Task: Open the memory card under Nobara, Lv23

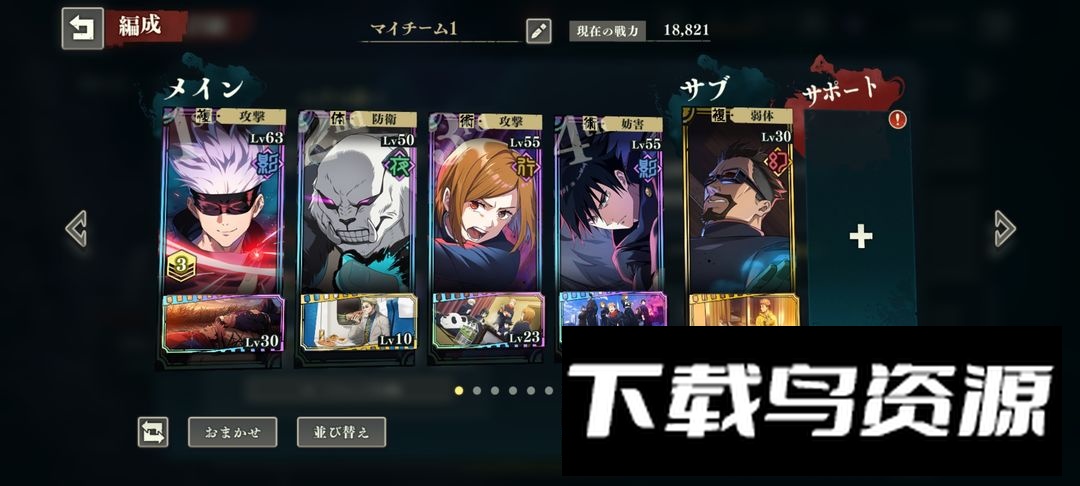Action: pyautogui.click(x=488, y=321)
